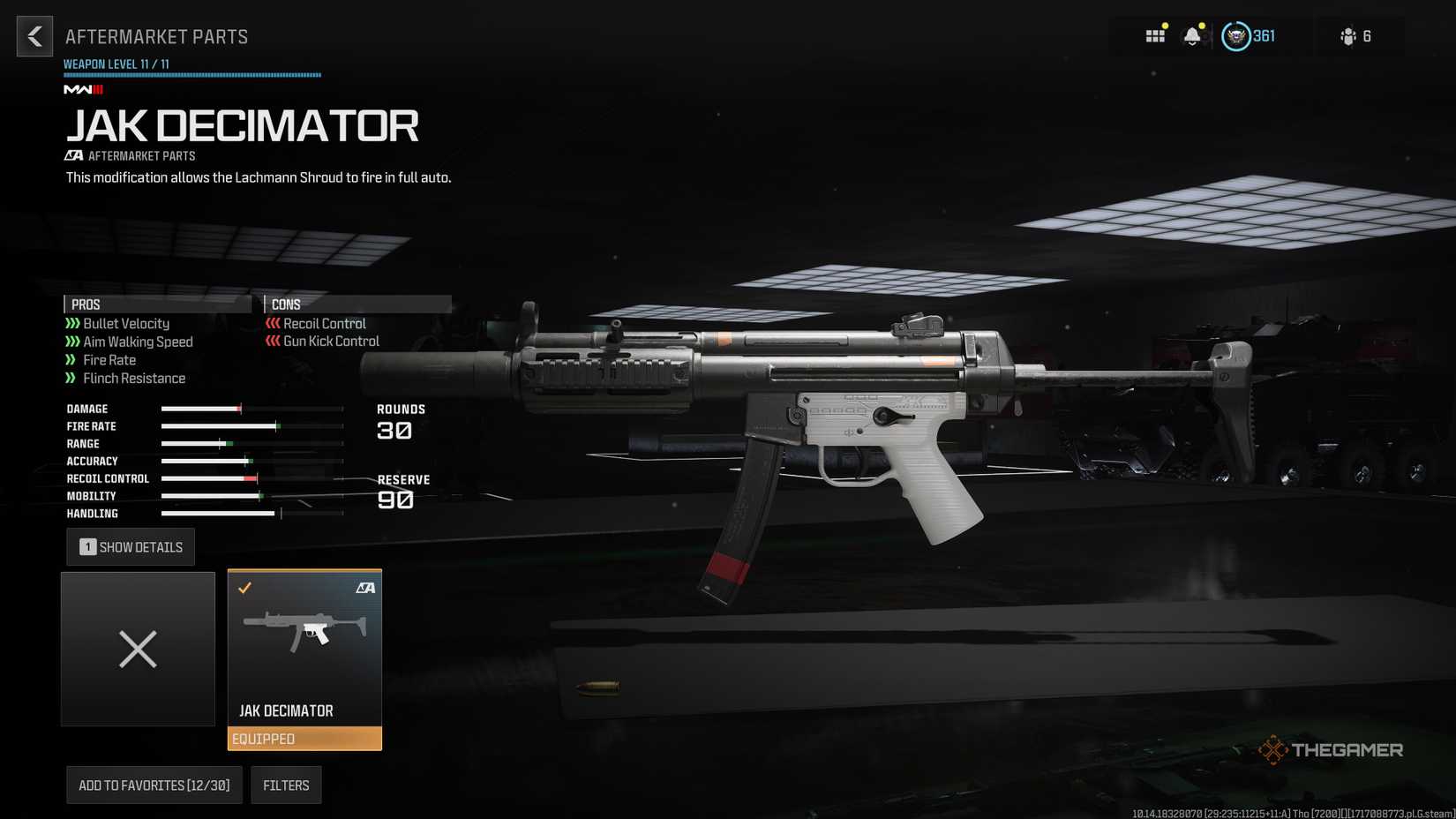Switch to the CONS column header
Screen dimensions: 1456x819
point(287,304)
